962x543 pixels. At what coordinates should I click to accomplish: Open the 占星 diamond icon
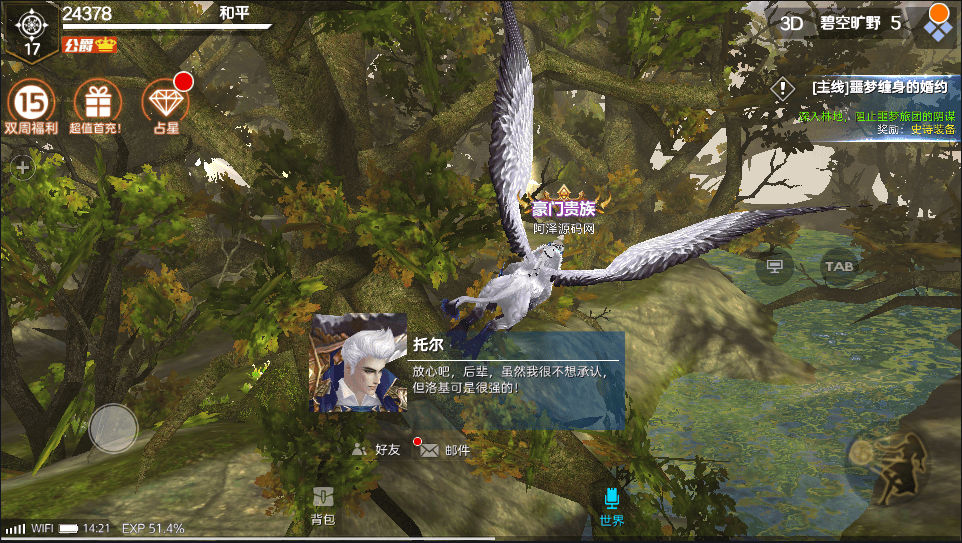click(165, 103)
